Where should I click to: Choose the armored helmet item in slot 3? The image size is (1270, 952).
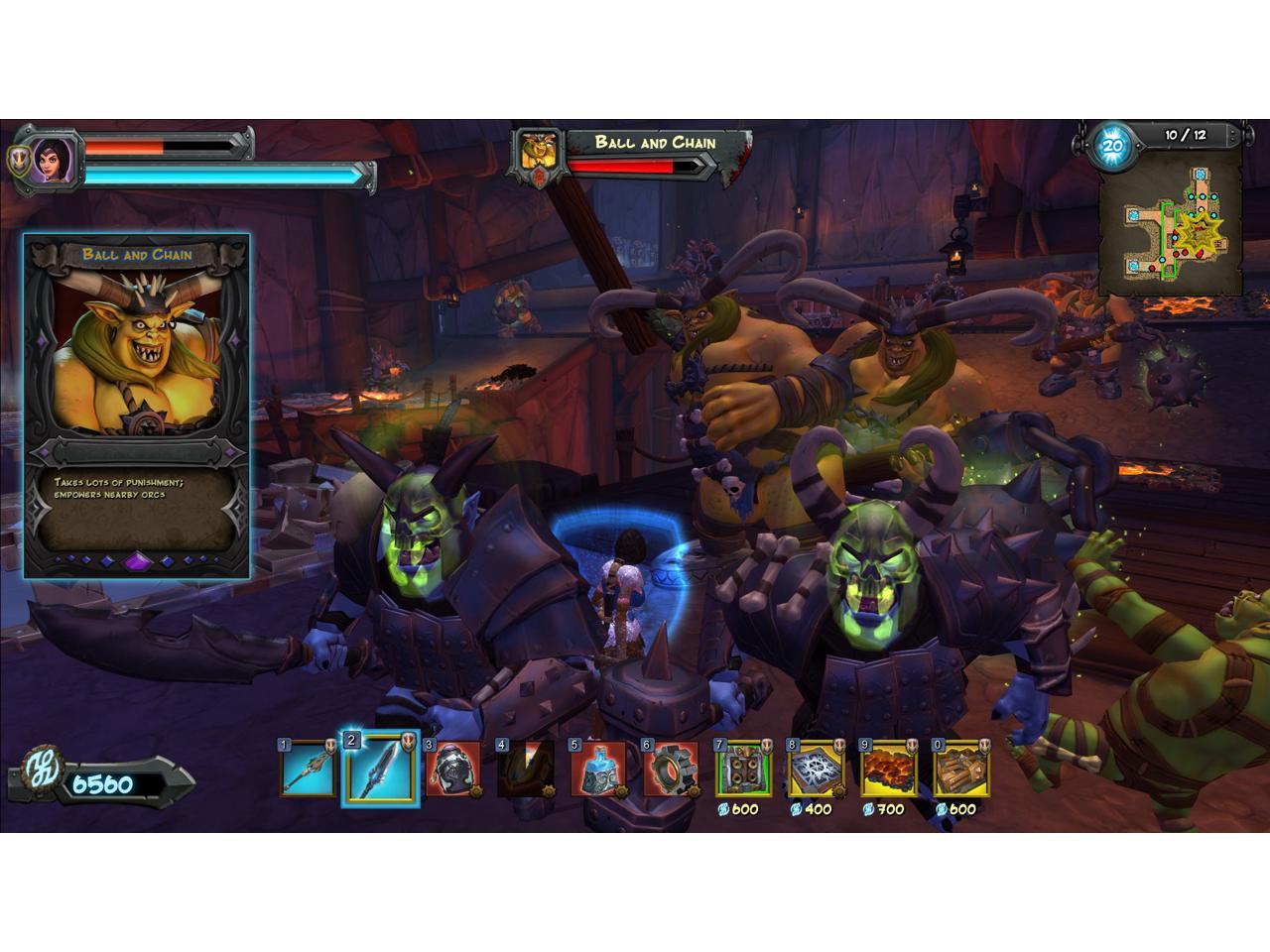[452, 770]
